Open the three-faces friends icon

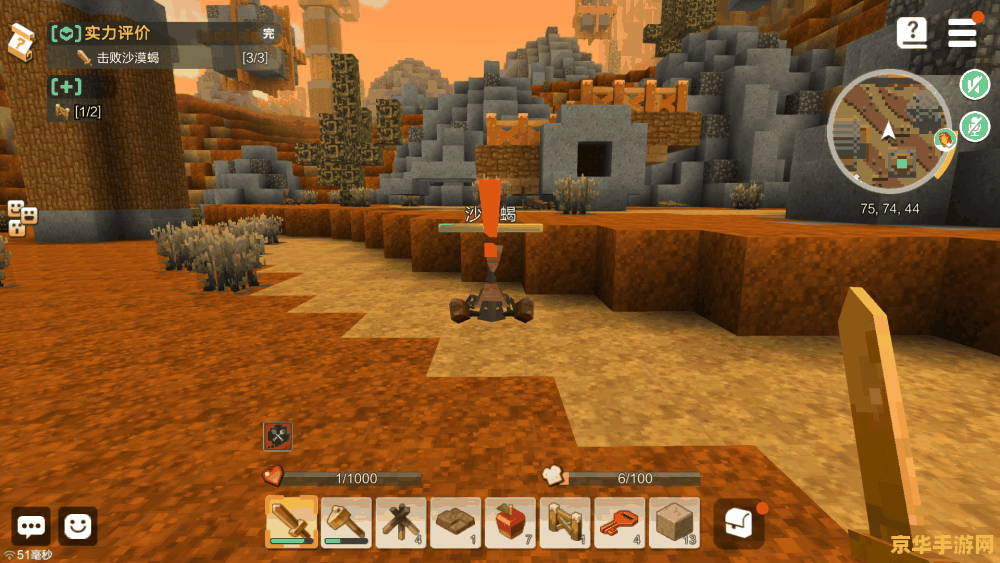[22, 218]
